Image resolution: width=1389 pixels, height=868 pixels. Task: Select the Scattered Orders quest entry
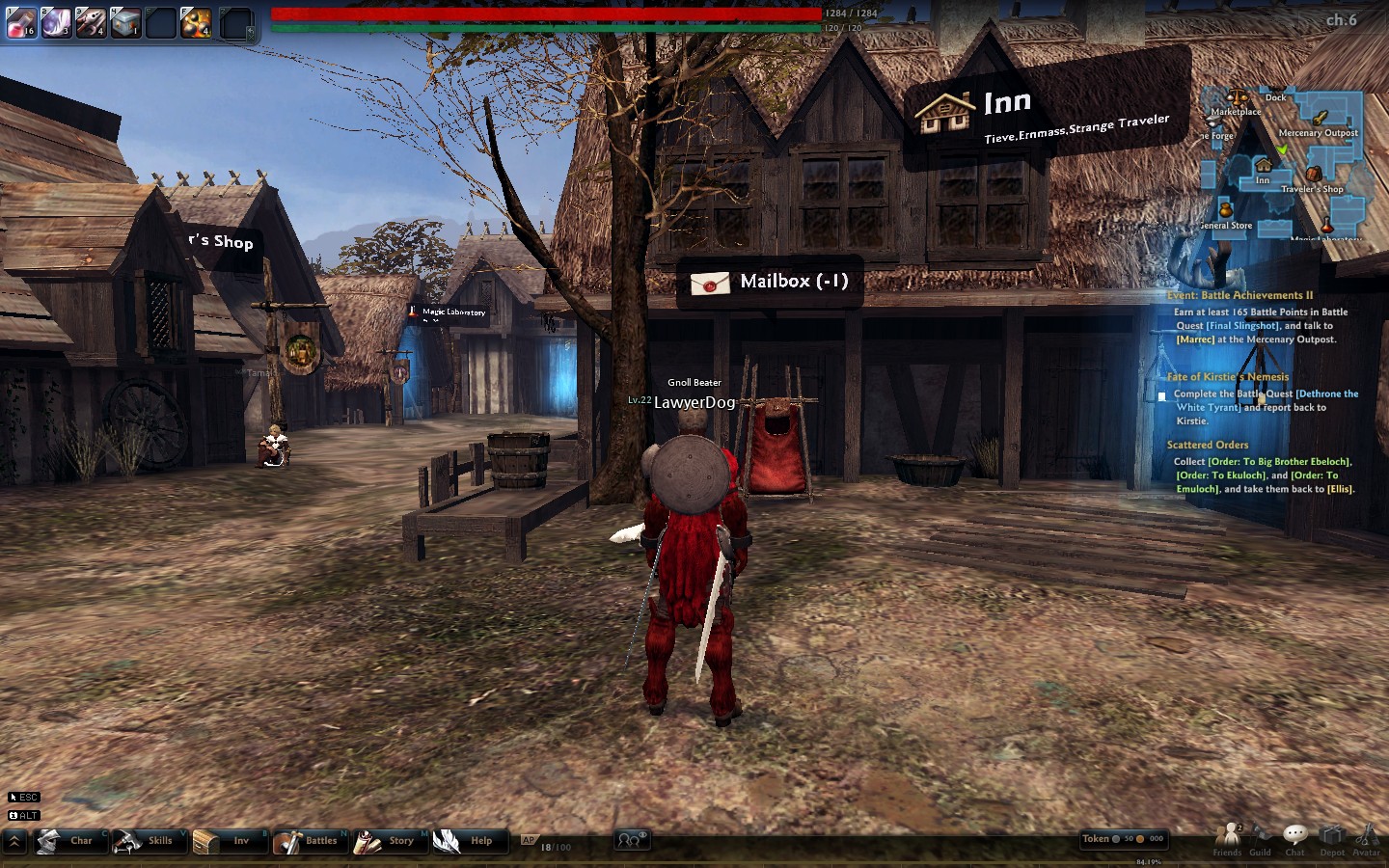1208,445
